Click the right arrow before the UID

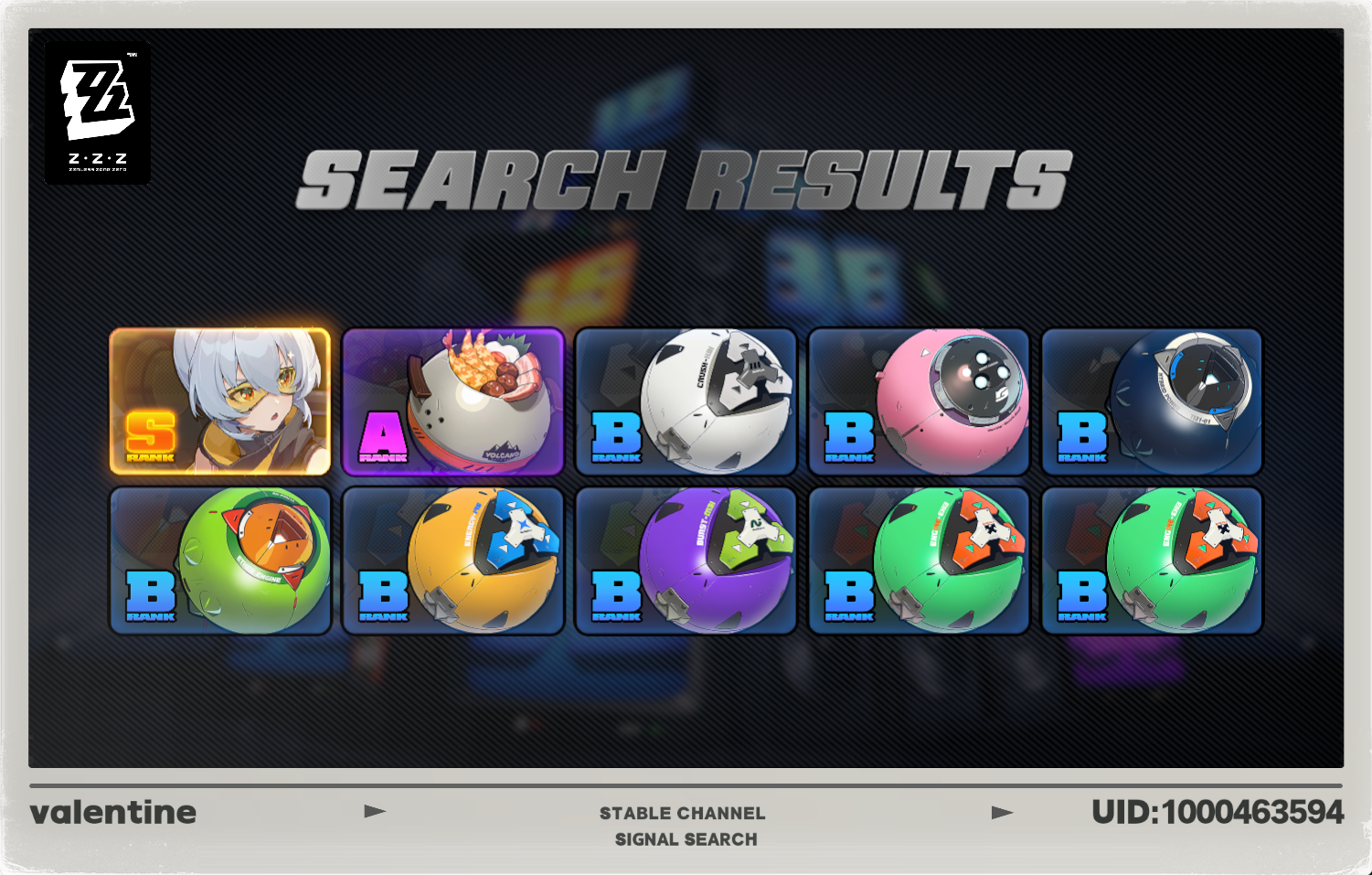click(x=1000, y=811)
